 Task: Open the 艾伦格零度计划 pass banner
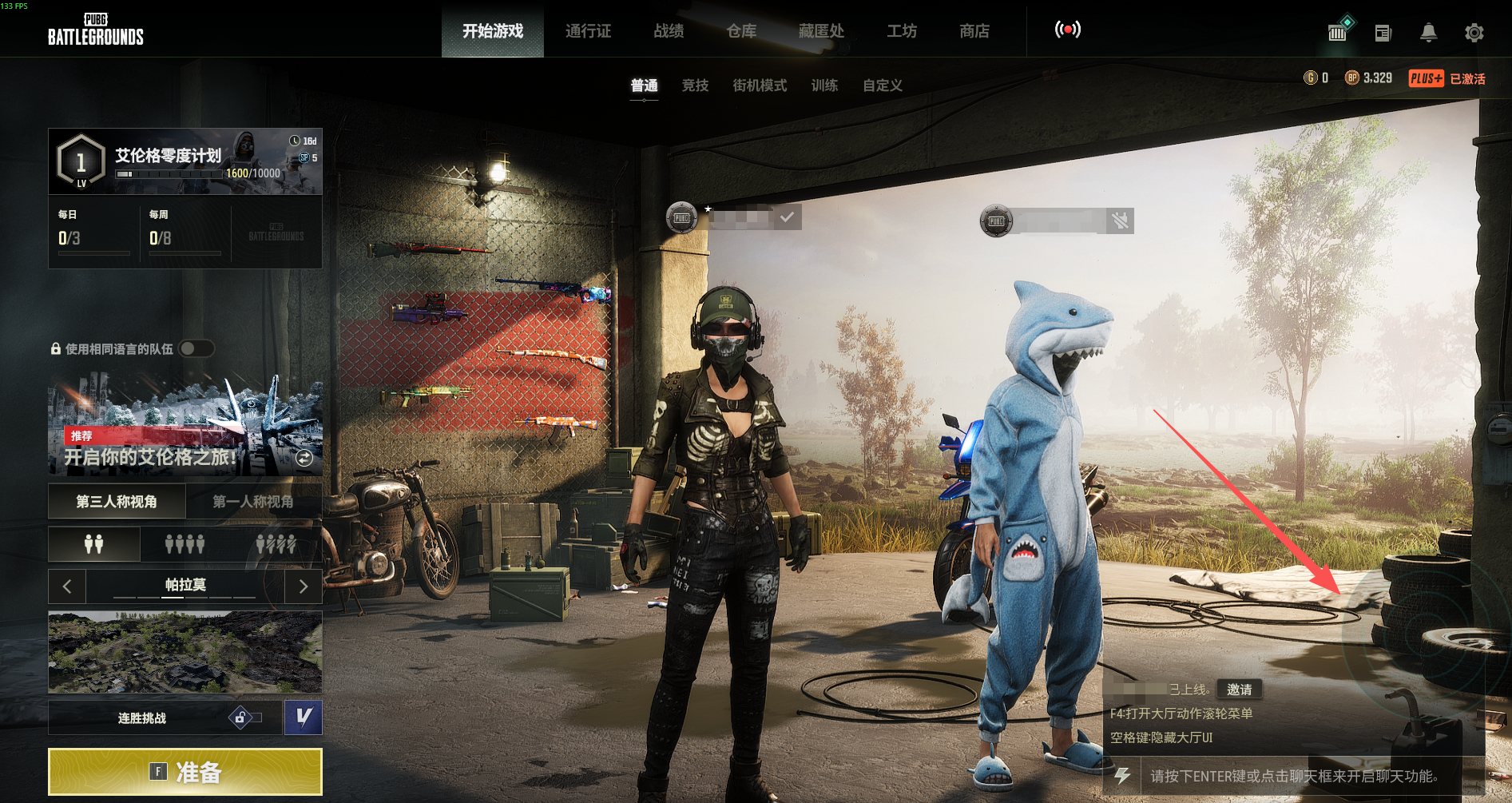[x=185, y=161]
